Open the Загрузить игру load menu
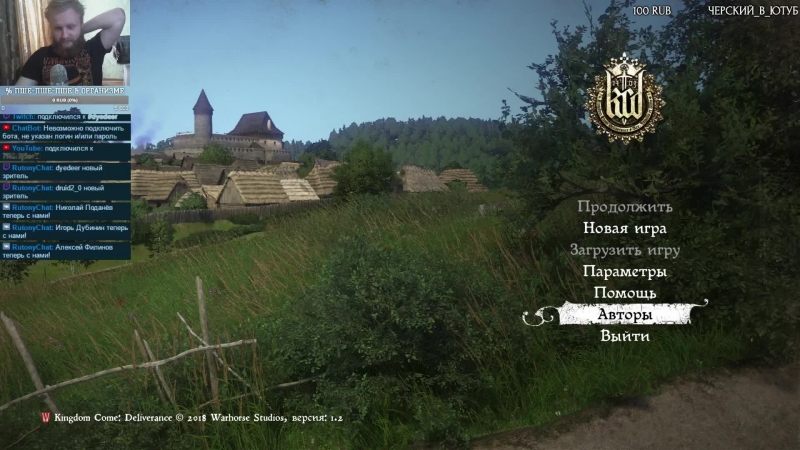This screenshot has width=800, height=450. pos(625,250)
